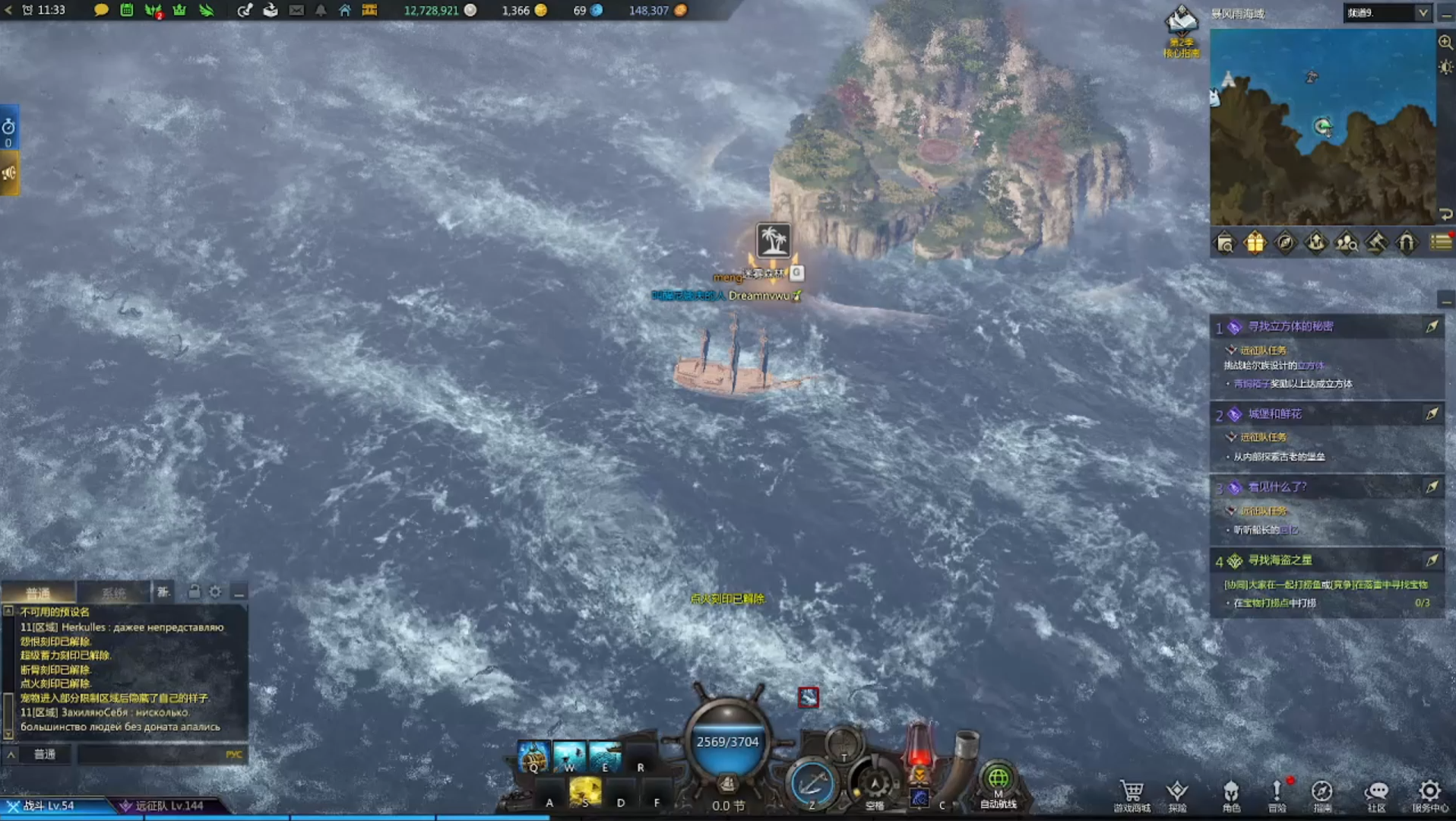Screen dimensions: 1456x821
Task: Activate the net fishing sailing skill
Action: [x=605, y=756]
